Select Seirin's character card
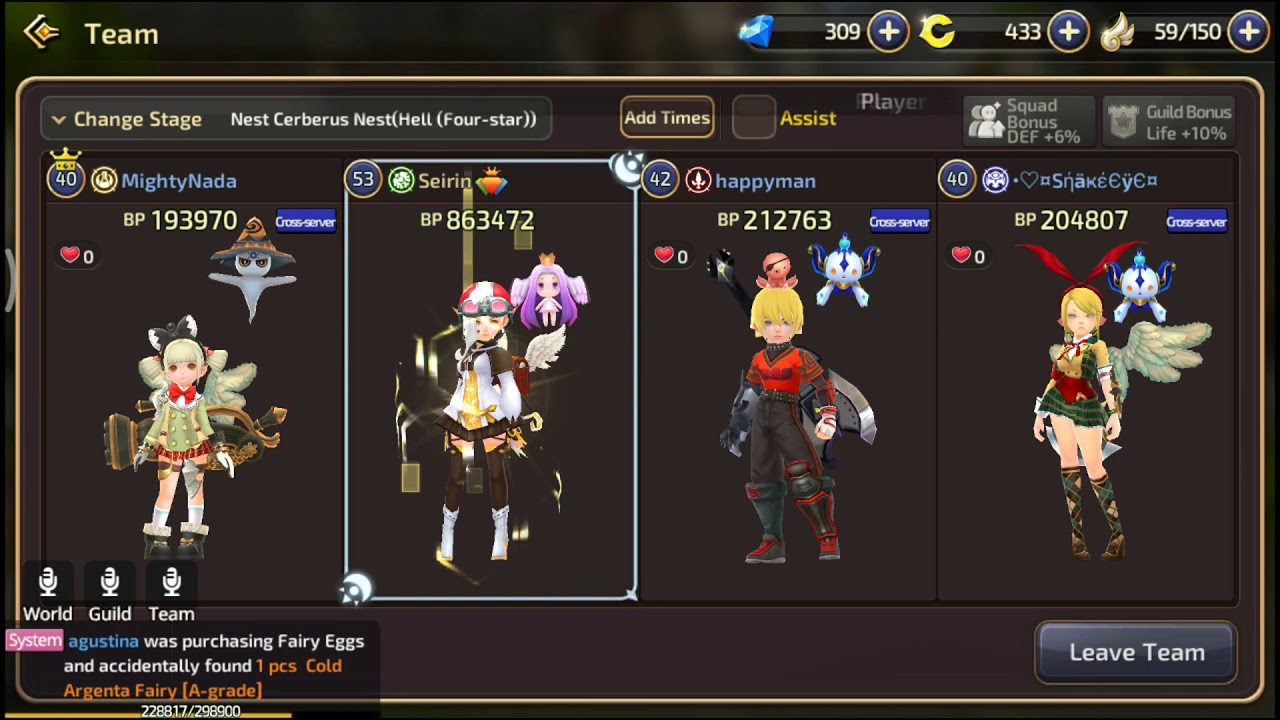Image resolution: width=1280 pixels, height=720 pixels. (x=490, y=380)
